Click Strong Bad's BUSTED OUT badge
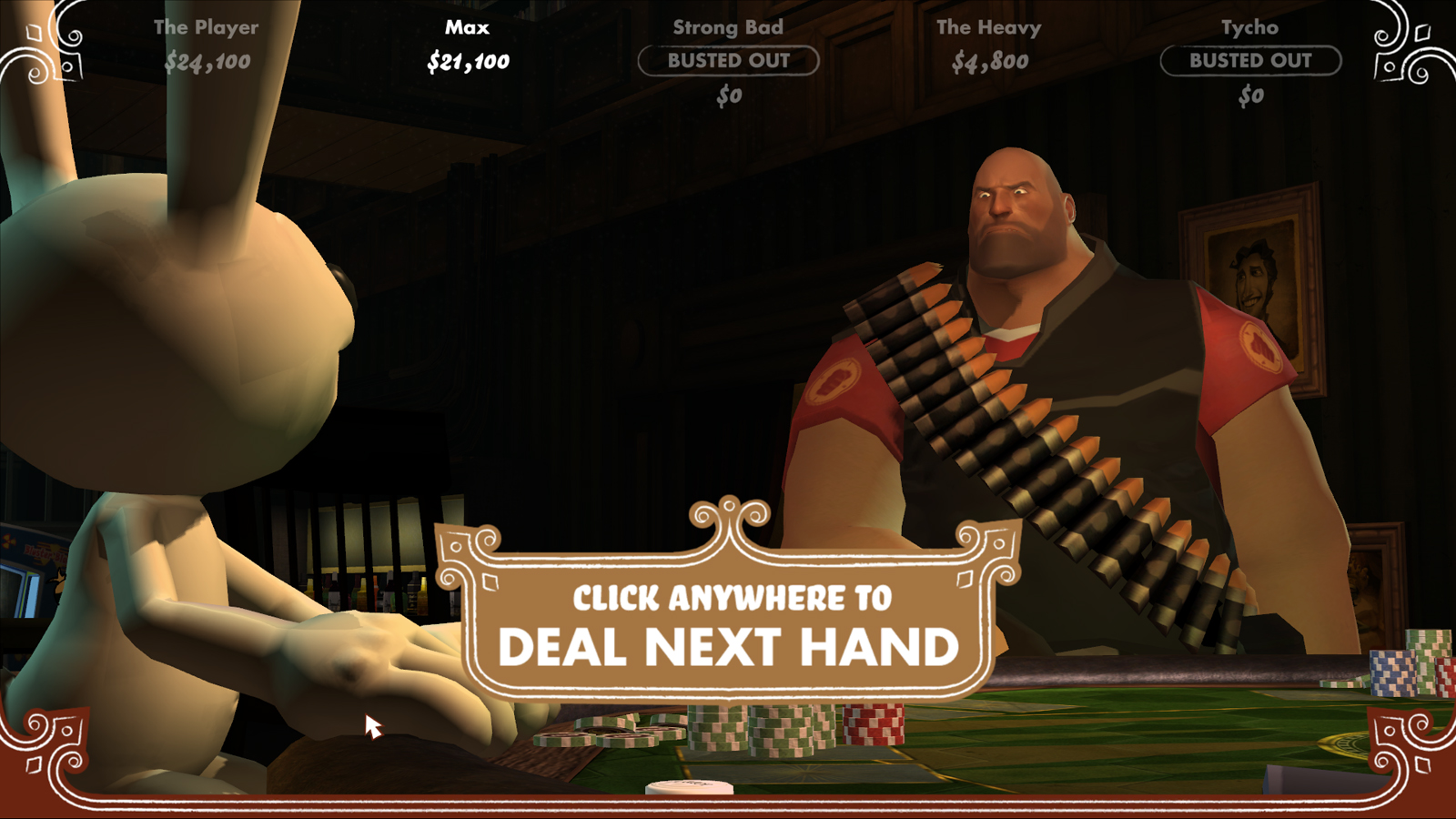 tap(728, 61)
